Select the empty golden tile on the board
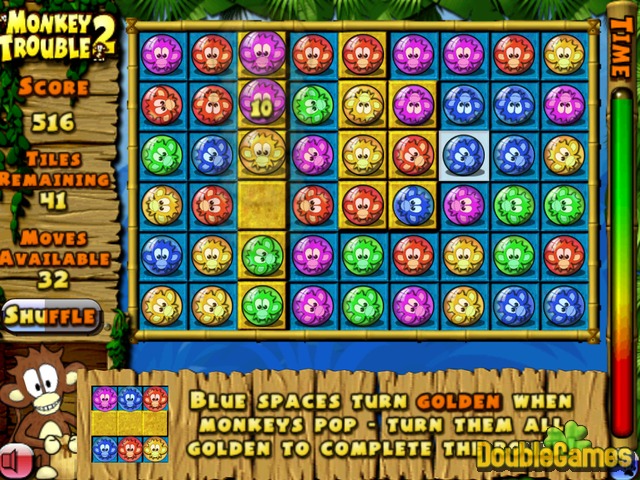This screenshot has width=640, height=480. click(x=262, y=205)
